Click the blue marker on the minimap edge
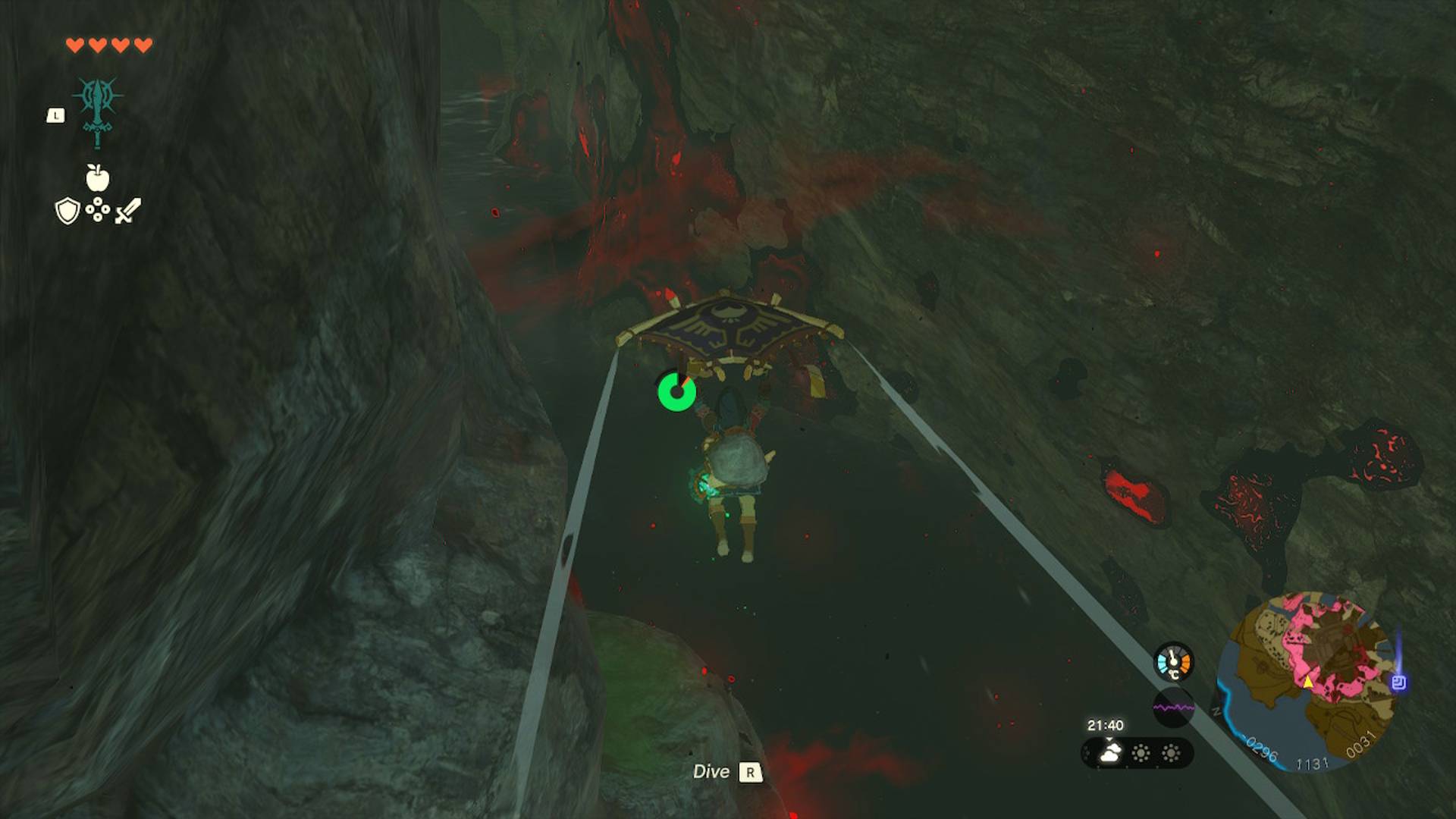 click(x=1399, y=682)
